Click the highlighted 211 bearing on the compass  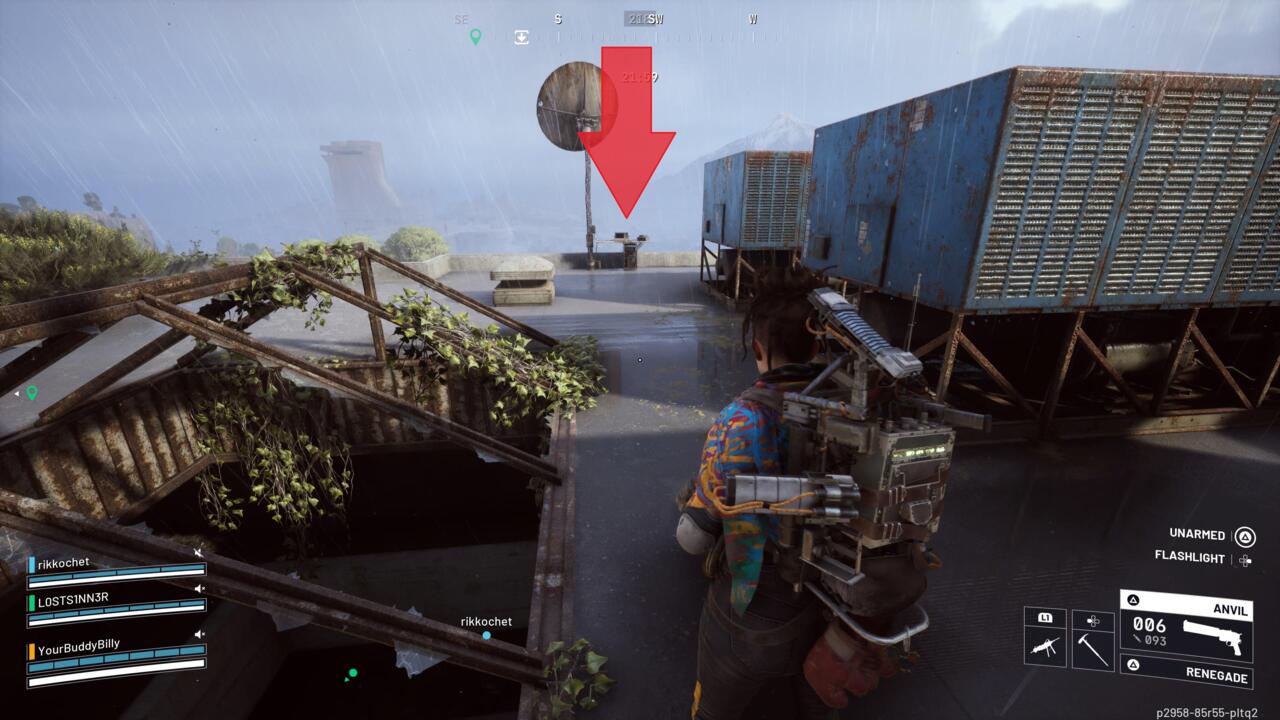[x=637, y=19]
